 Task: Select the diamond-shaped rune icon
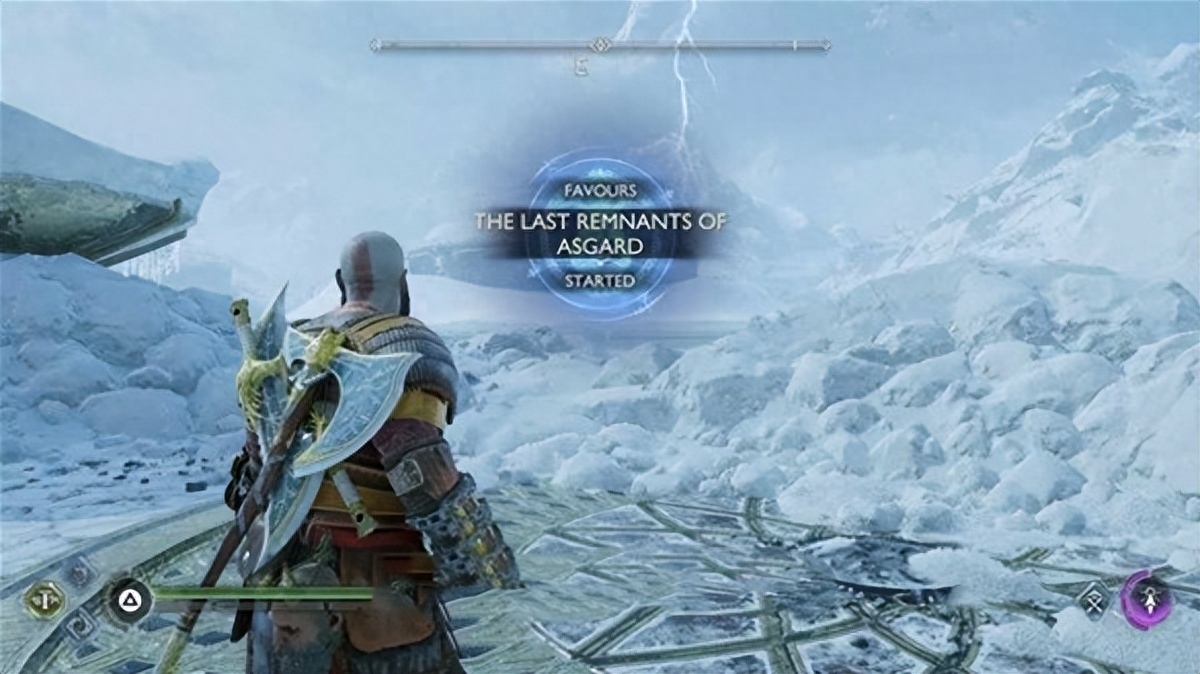click(x=1093, y=600)
